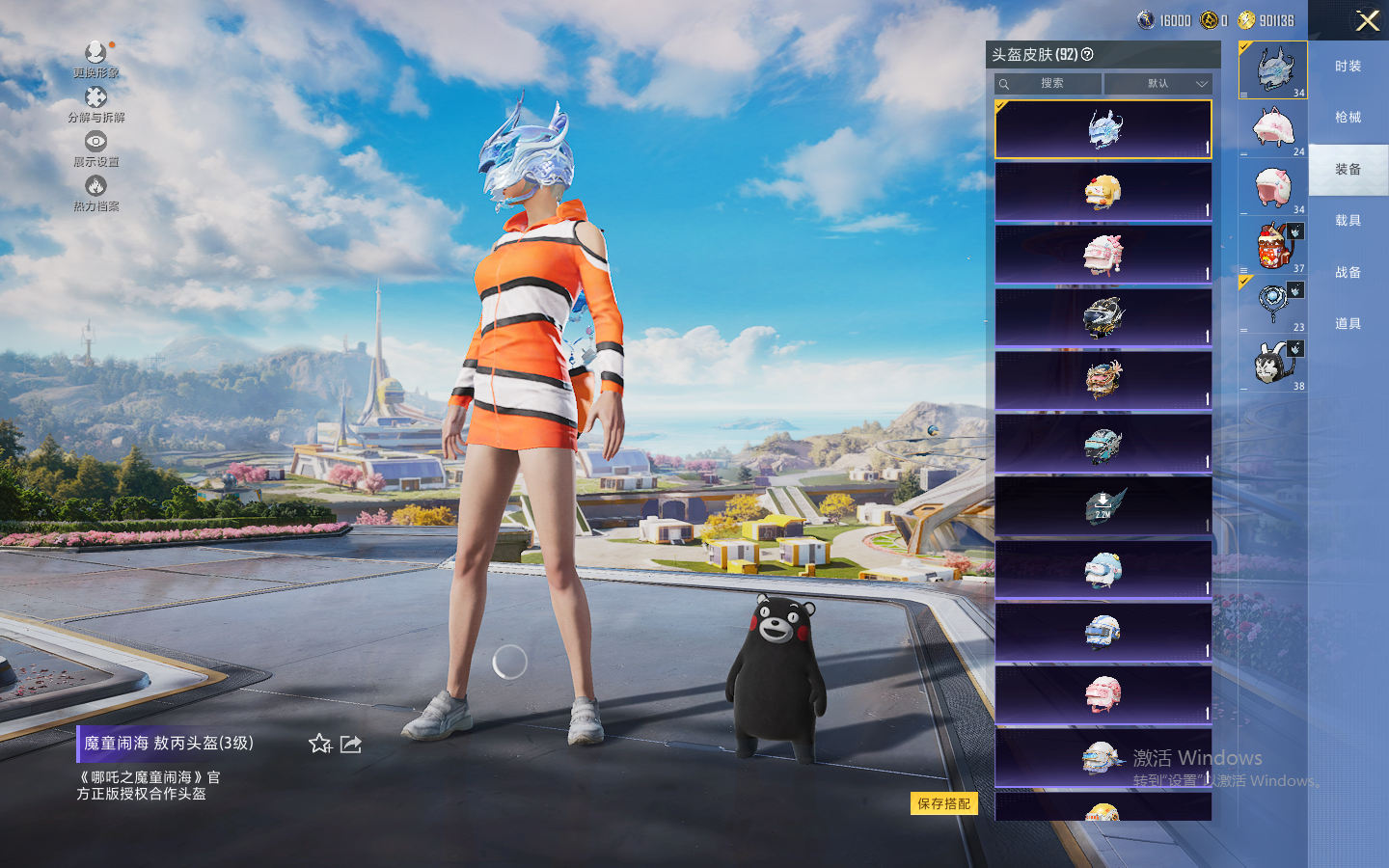Viewport: 1389px width, 868px height.
Task: Expand the 默认 sort dropdown
Action: [x=1157, y=84]
